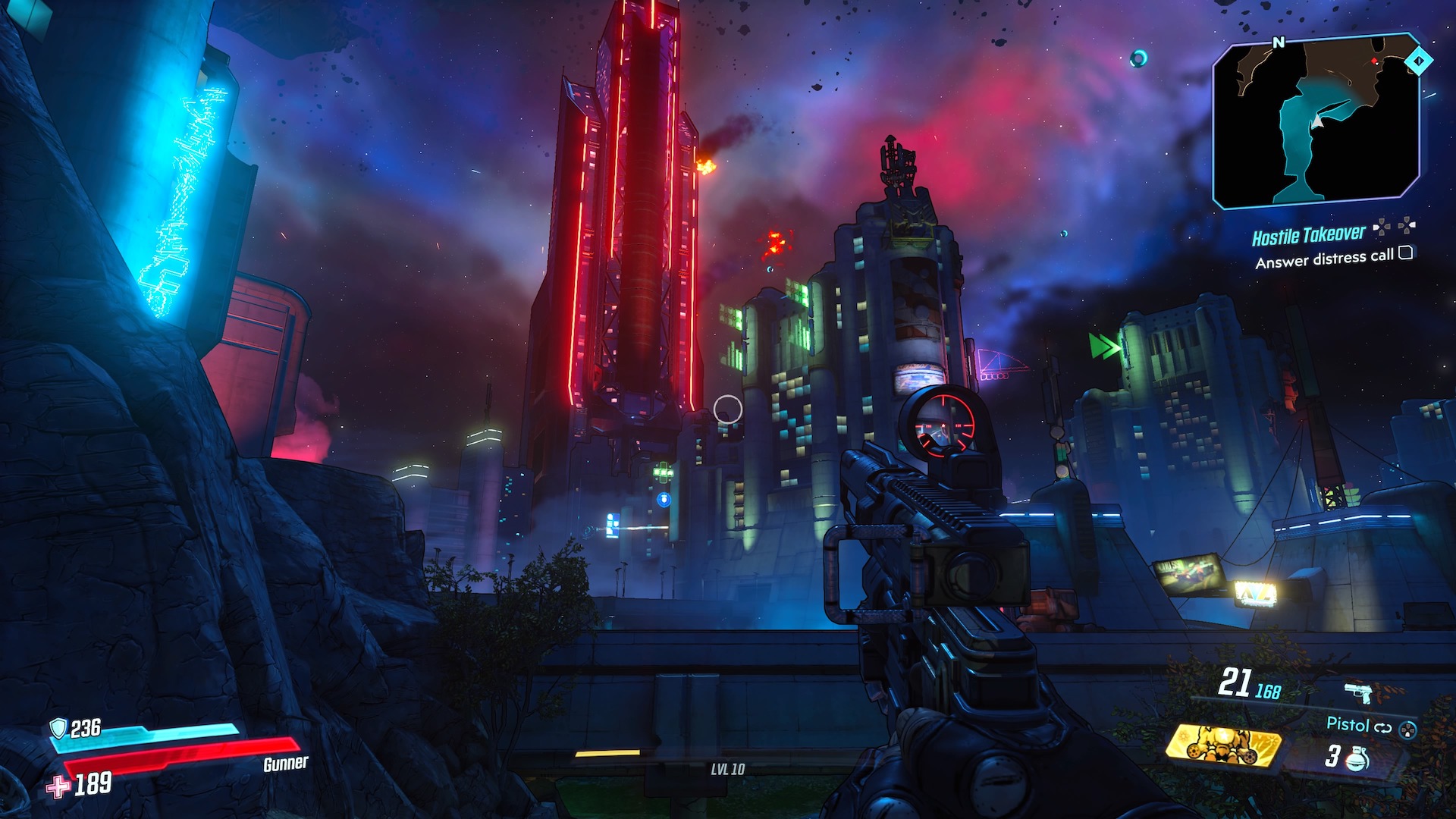Click the Answer distress call objective checkbox
Image resolution: width=1456 pixels, height=819 pixels.
click(1406, 255)
